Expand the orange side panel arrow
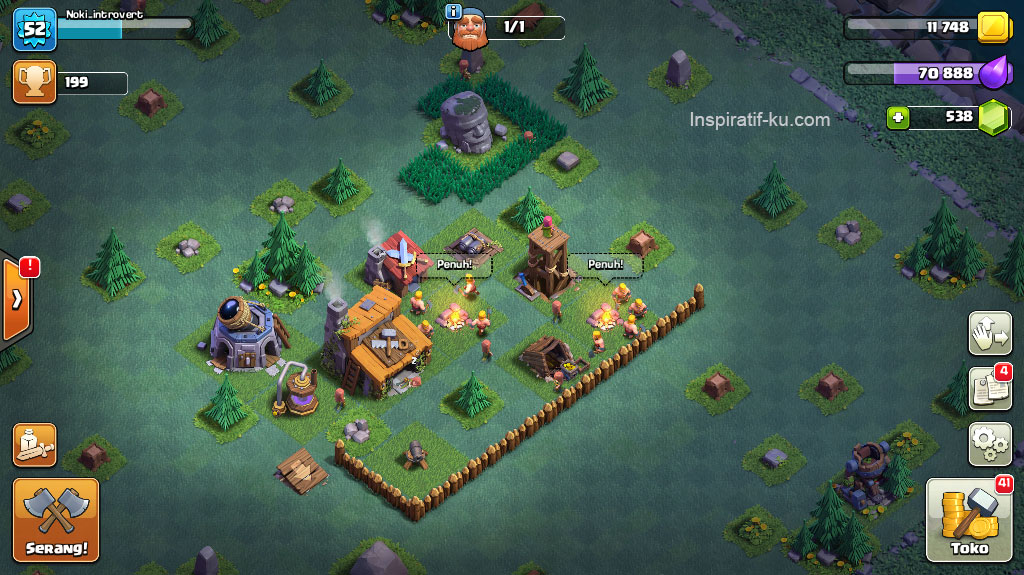 click(x=16, y=300)
